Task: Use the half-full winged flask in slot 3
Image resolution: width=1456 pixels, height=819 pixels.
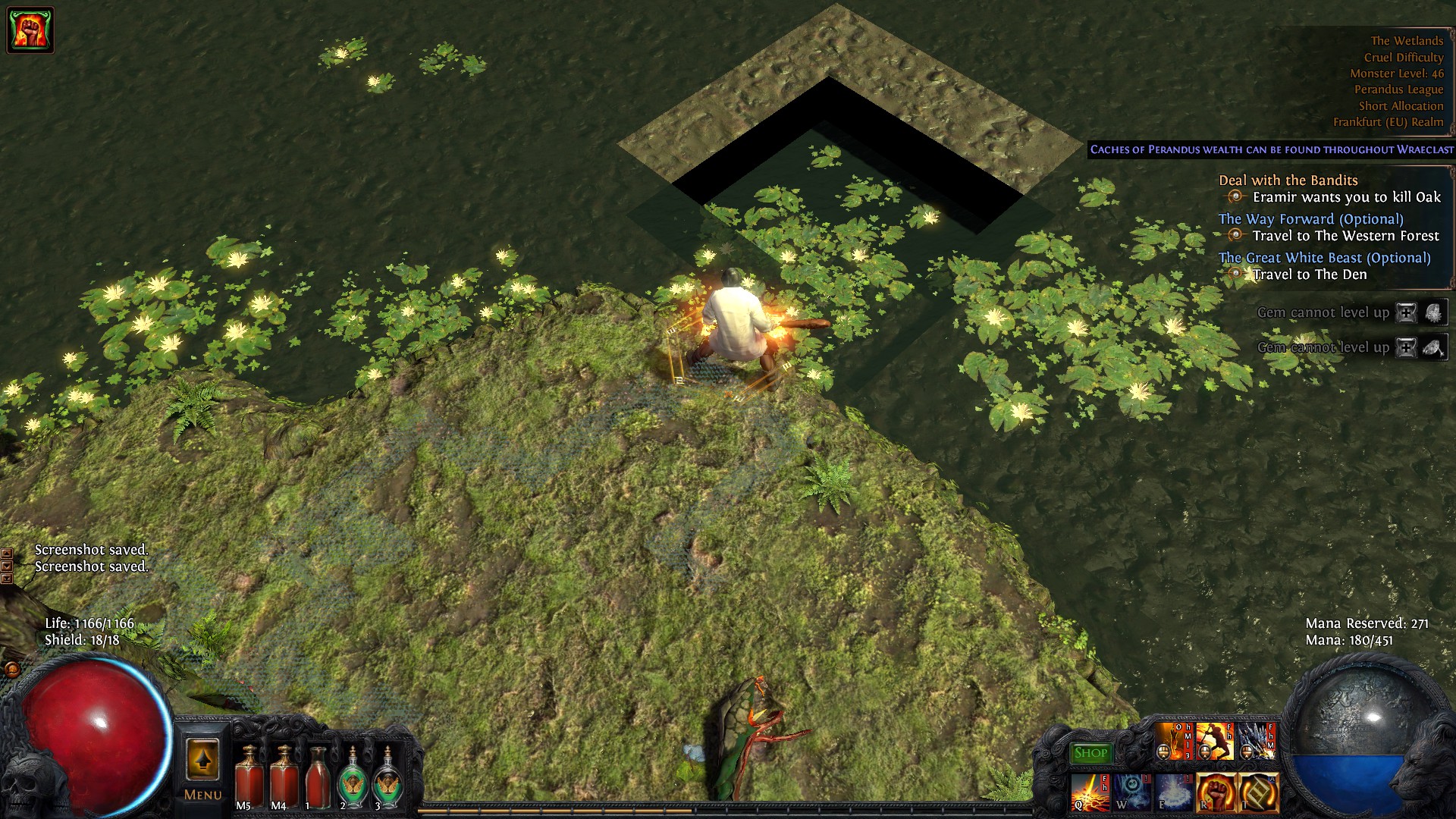Action: 388,775
